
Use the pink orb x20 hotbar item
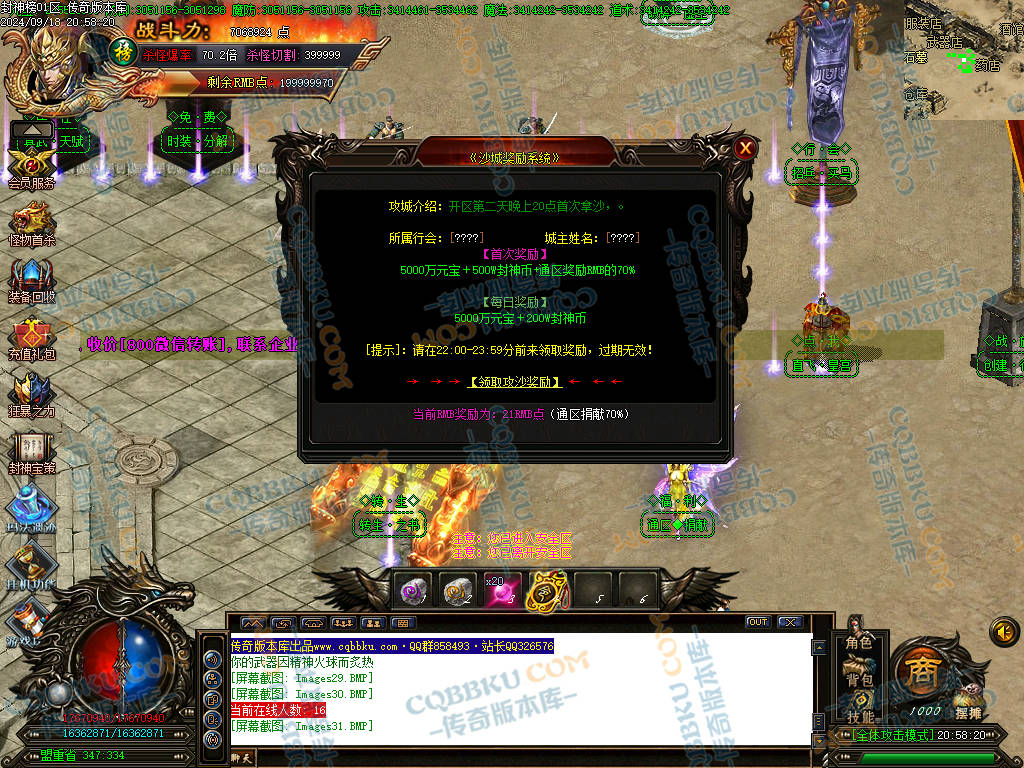(x=502, y=592)
